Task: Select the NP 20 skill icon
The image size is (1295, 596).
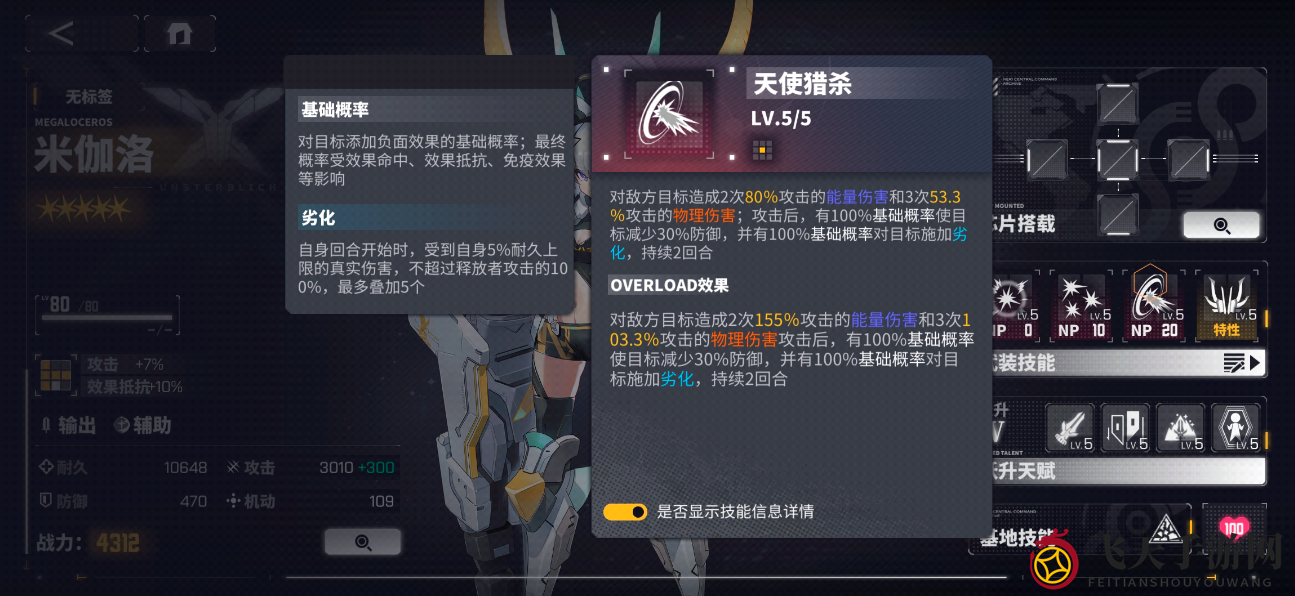Action: 1153,305
